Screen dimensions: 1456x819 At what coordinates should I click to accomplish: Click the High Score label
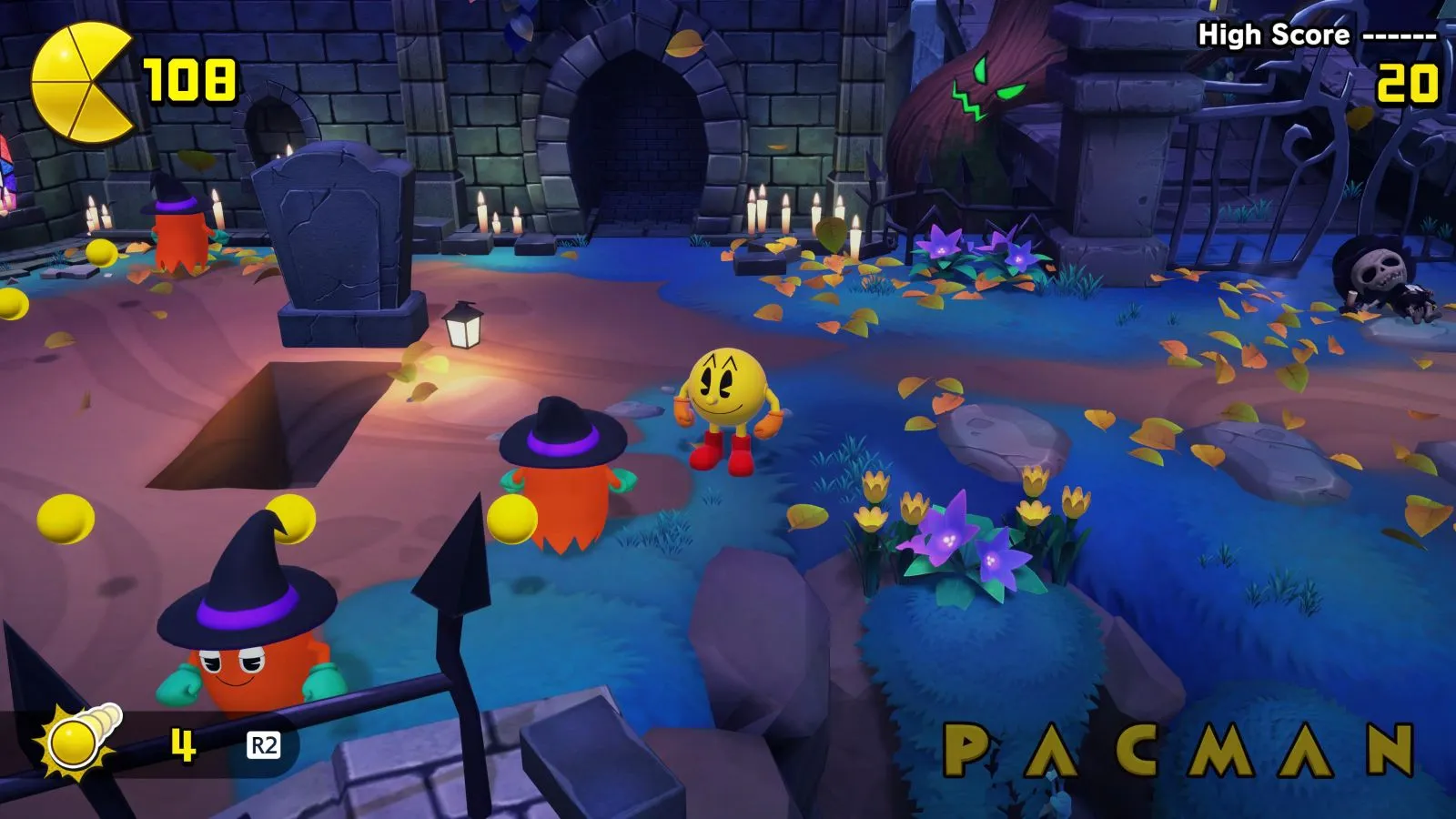[1272, 36]
